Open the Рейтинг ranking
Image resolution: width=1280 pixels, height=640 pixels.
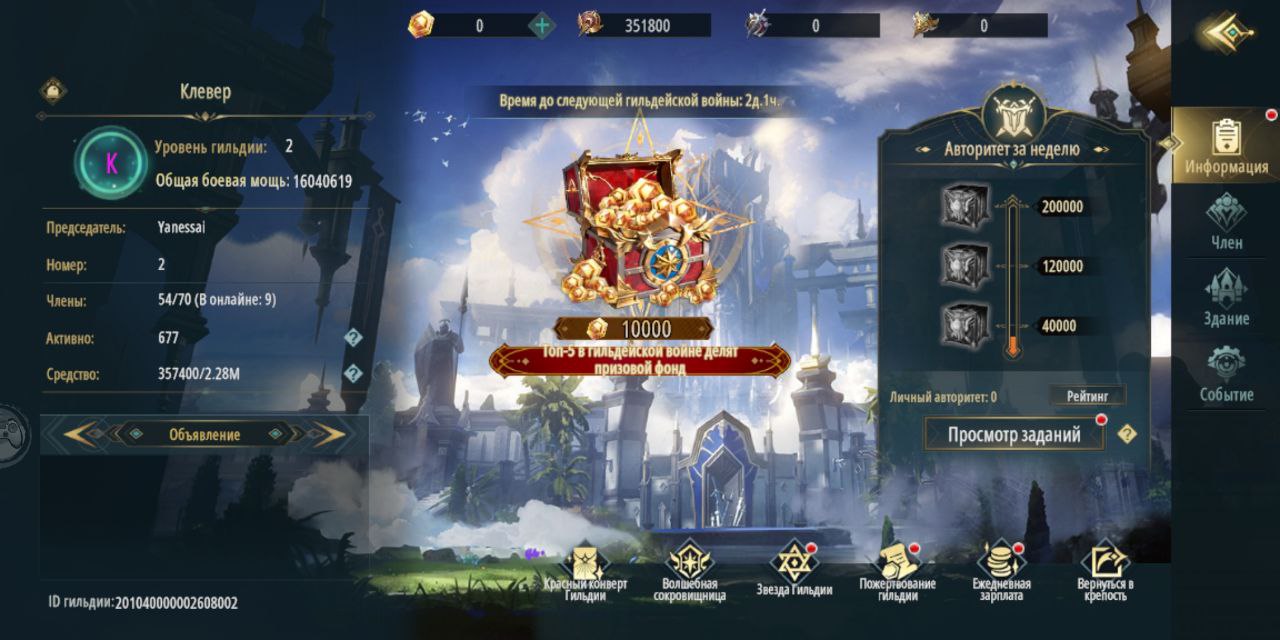coord(1087,396)
